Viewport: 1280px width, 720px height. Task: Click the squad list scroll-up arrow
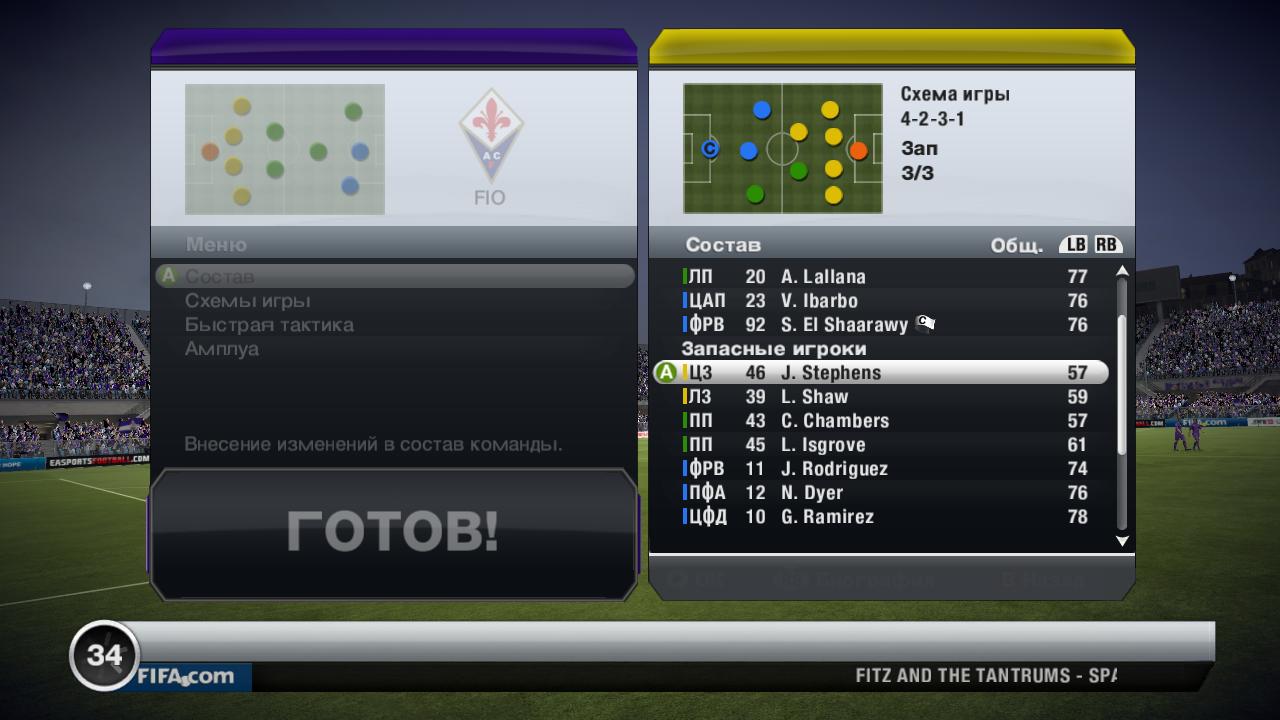tap(1122, 271)
